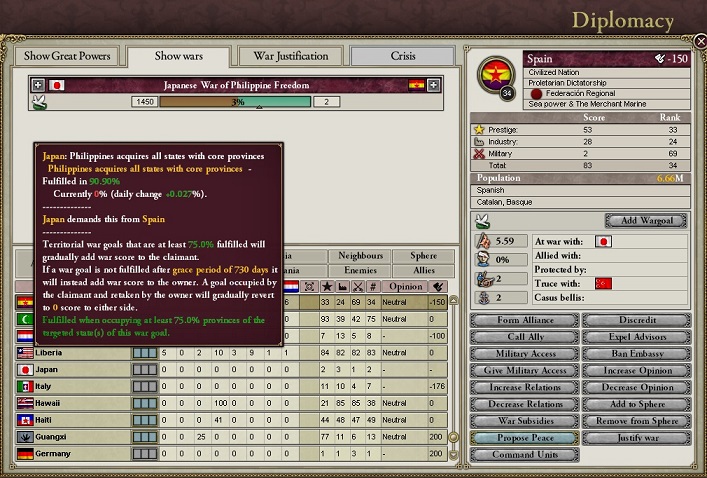This screenshot has width=707, height=478.
Task: Add Spain to Sphere
Action: (635, 405)
